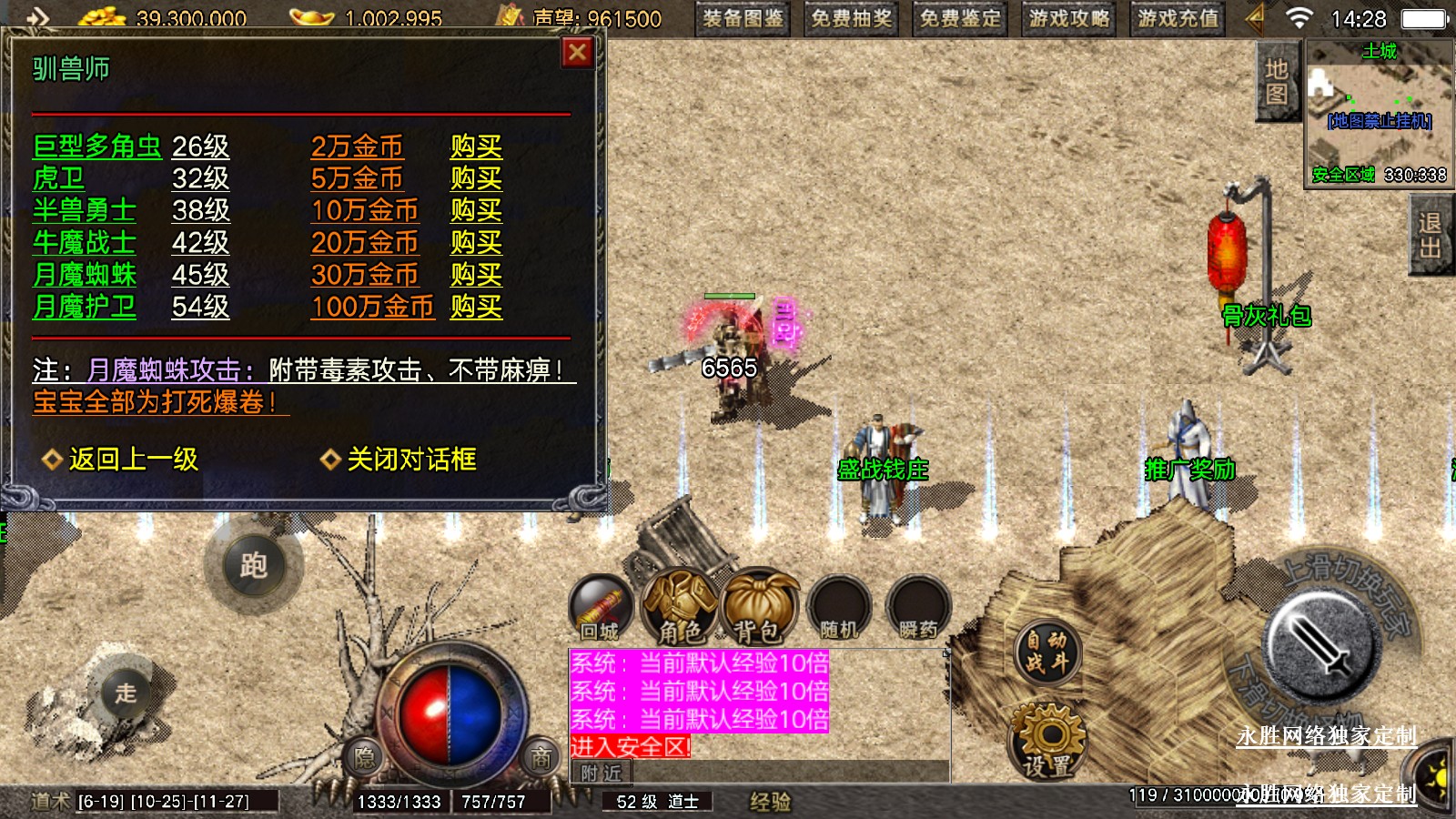This screenshot has height=819, width=1456.
Task: Buy the 虎卫 pet for 5万金币
Action: [476, 178]
